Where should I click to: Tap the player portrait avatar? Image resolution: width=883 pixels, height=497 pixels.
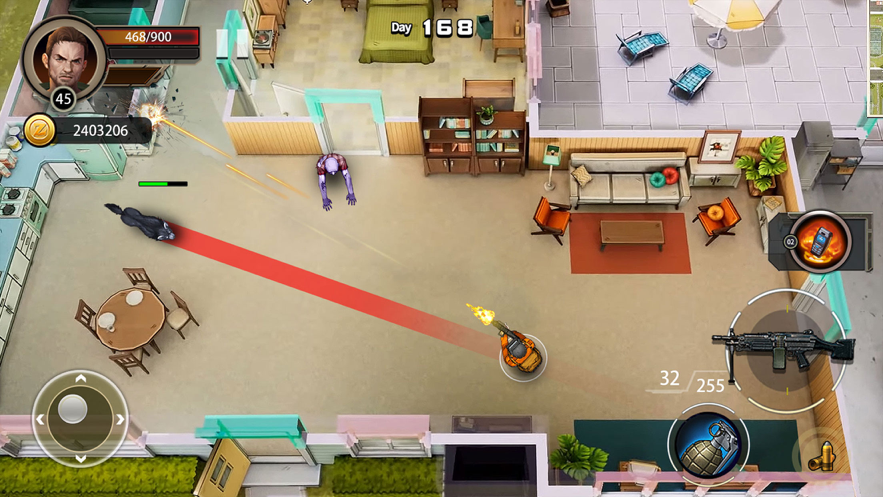tap(62, 57)
